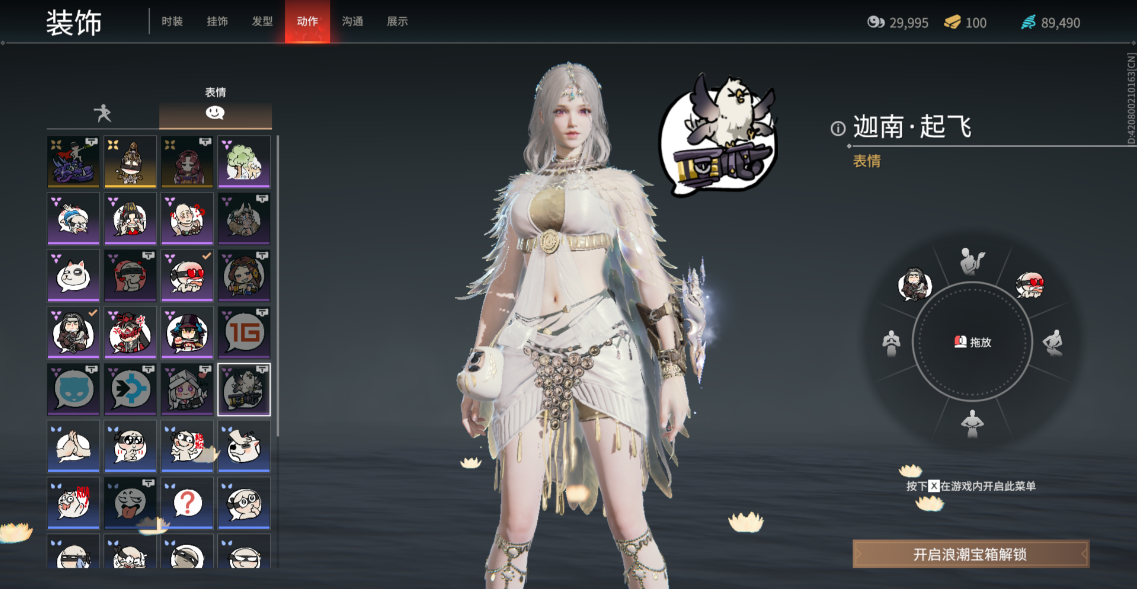Select the blue cat-face bubble emote

(73, 389)
